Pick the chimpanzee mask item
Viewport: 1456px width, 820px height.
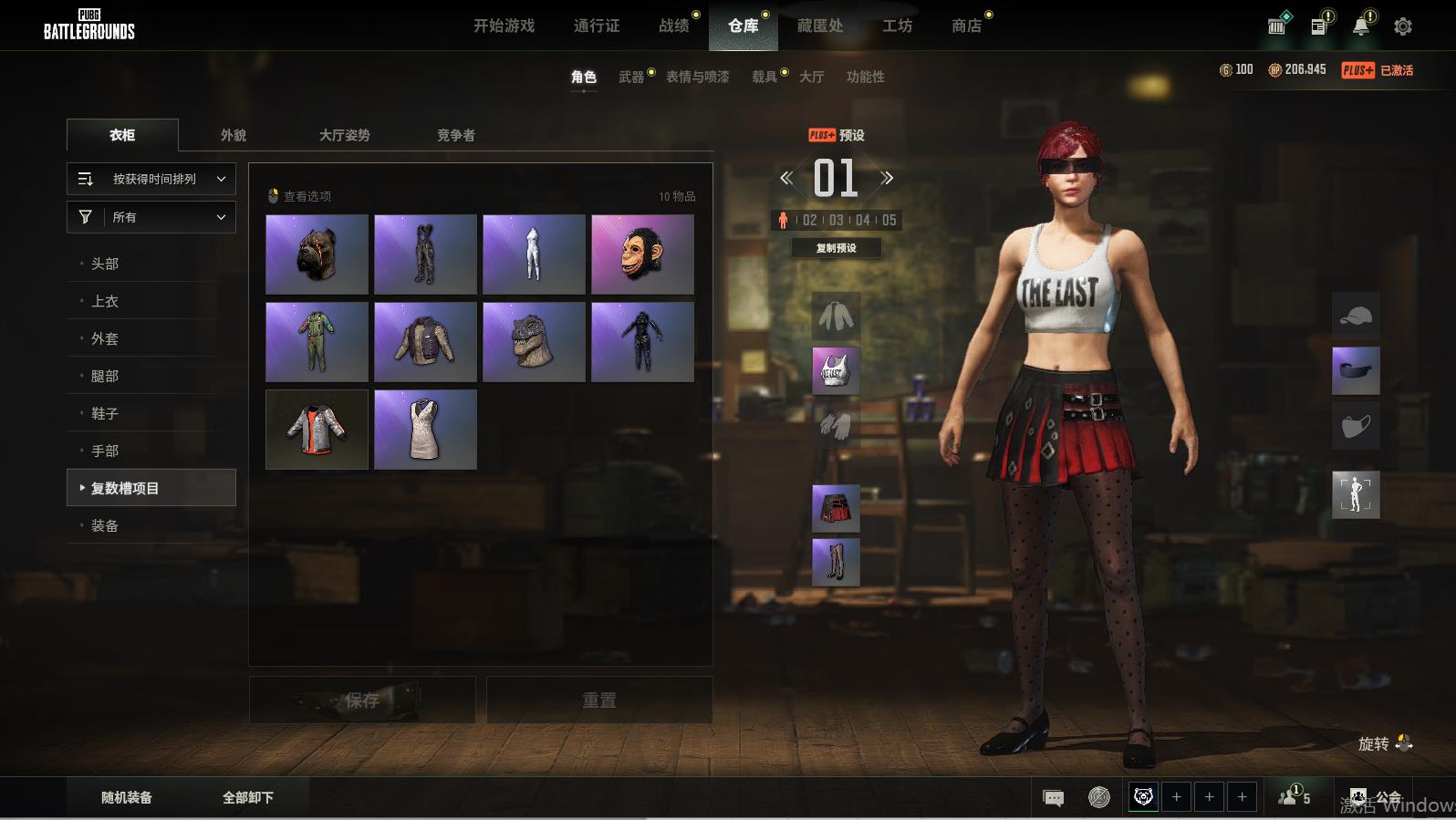coord(642,254)
